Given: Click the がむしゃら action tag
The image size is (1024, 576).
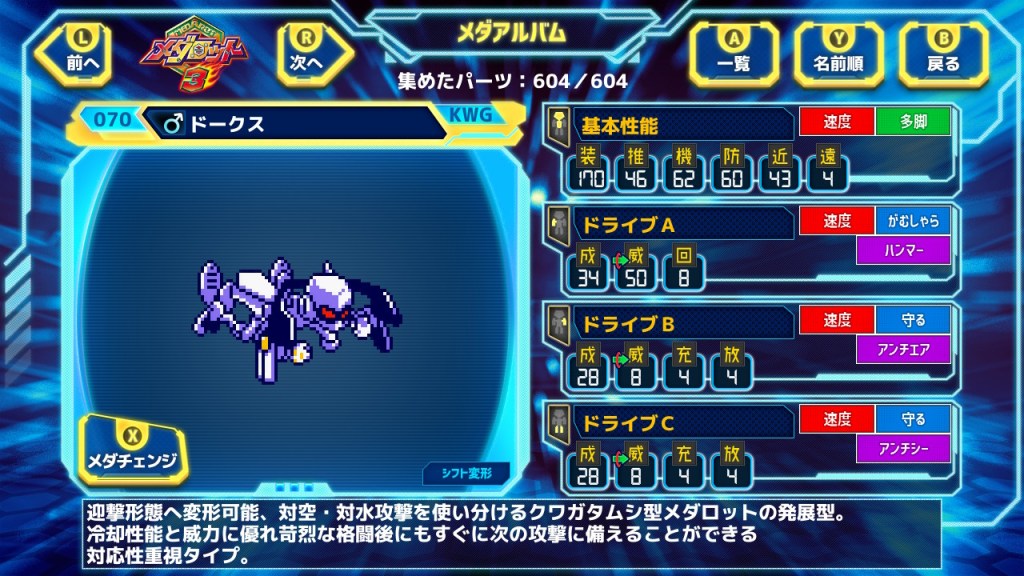Looking at the screenshot, I should [x=912, y=221].
